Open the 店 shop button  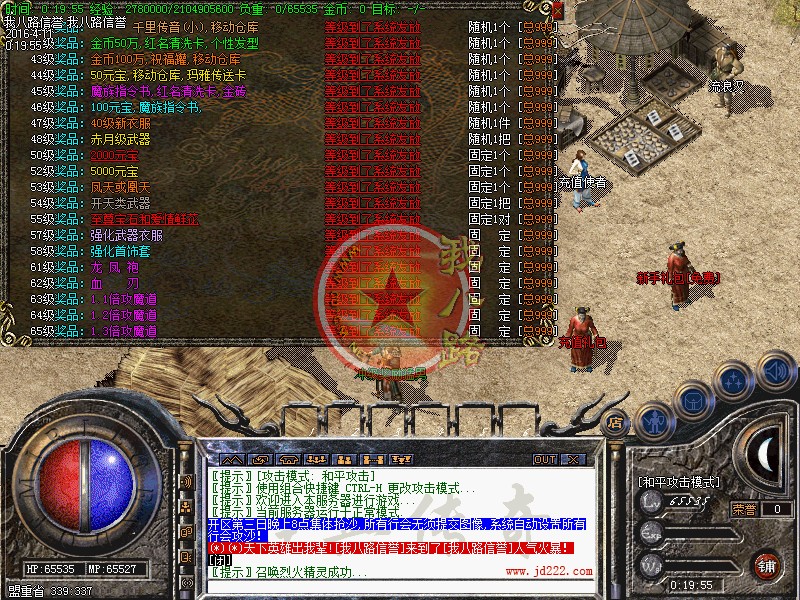(x=615, y=423)
